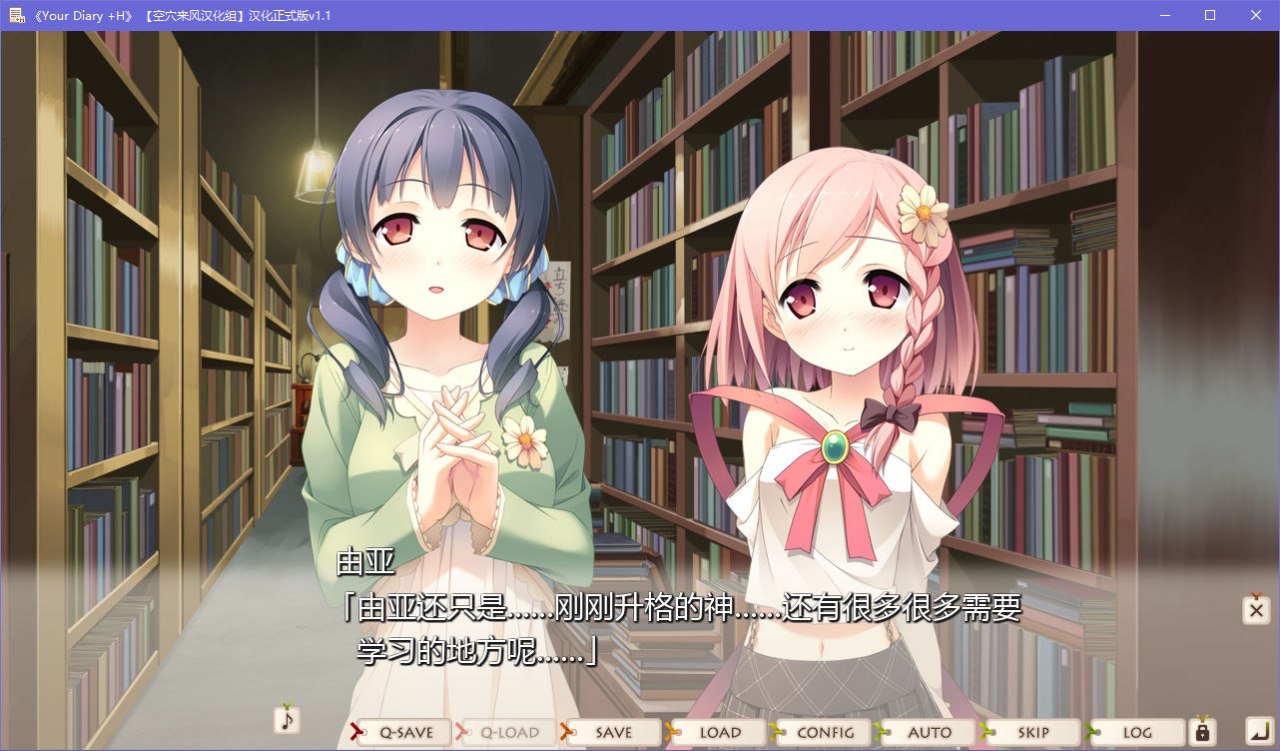
Task: Enable SKIP mode to fast-forward text
Action: point(1033,732)
